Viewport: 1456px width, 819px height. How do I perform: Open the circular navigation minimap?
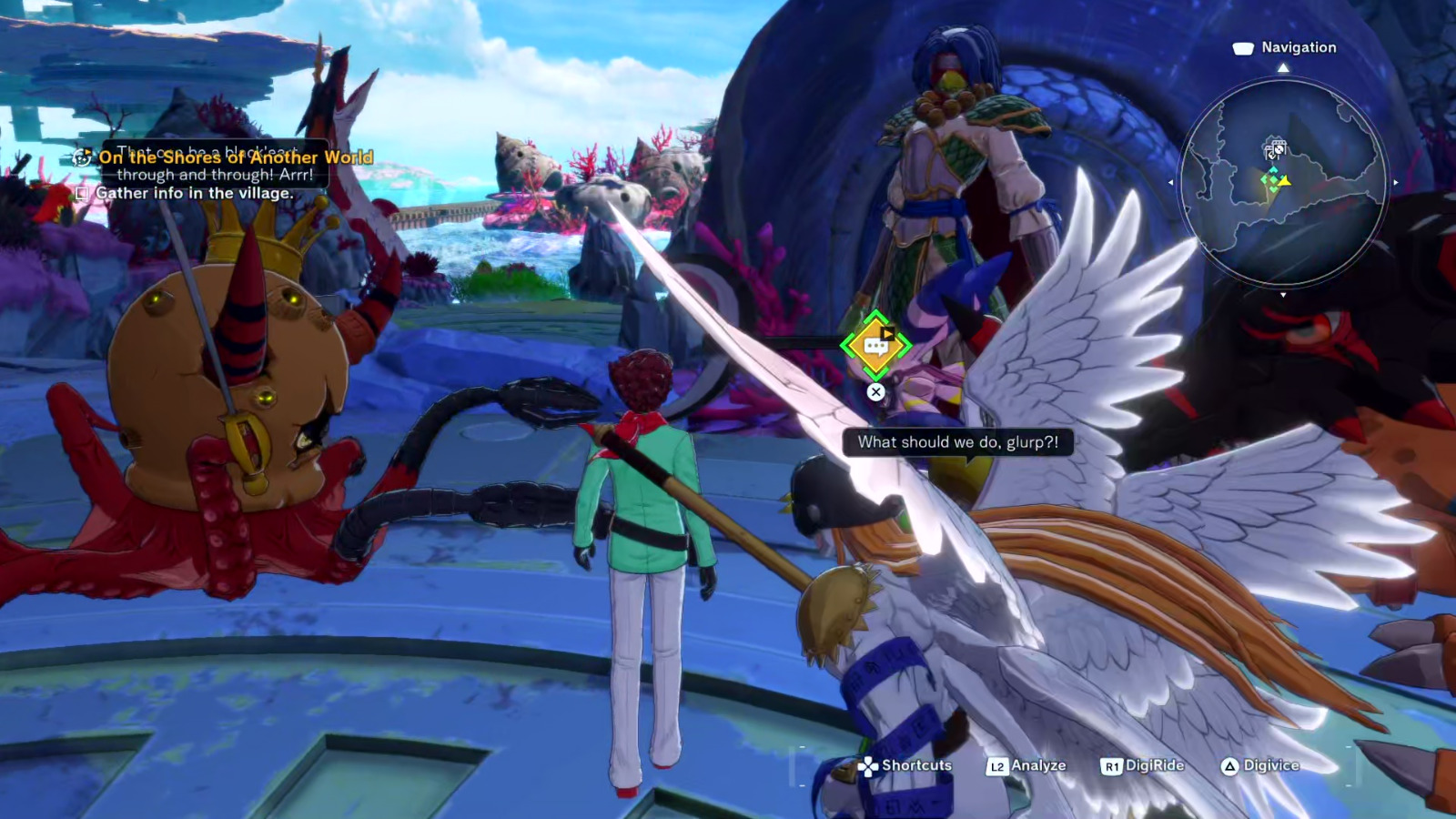(x=1283, y=182)
